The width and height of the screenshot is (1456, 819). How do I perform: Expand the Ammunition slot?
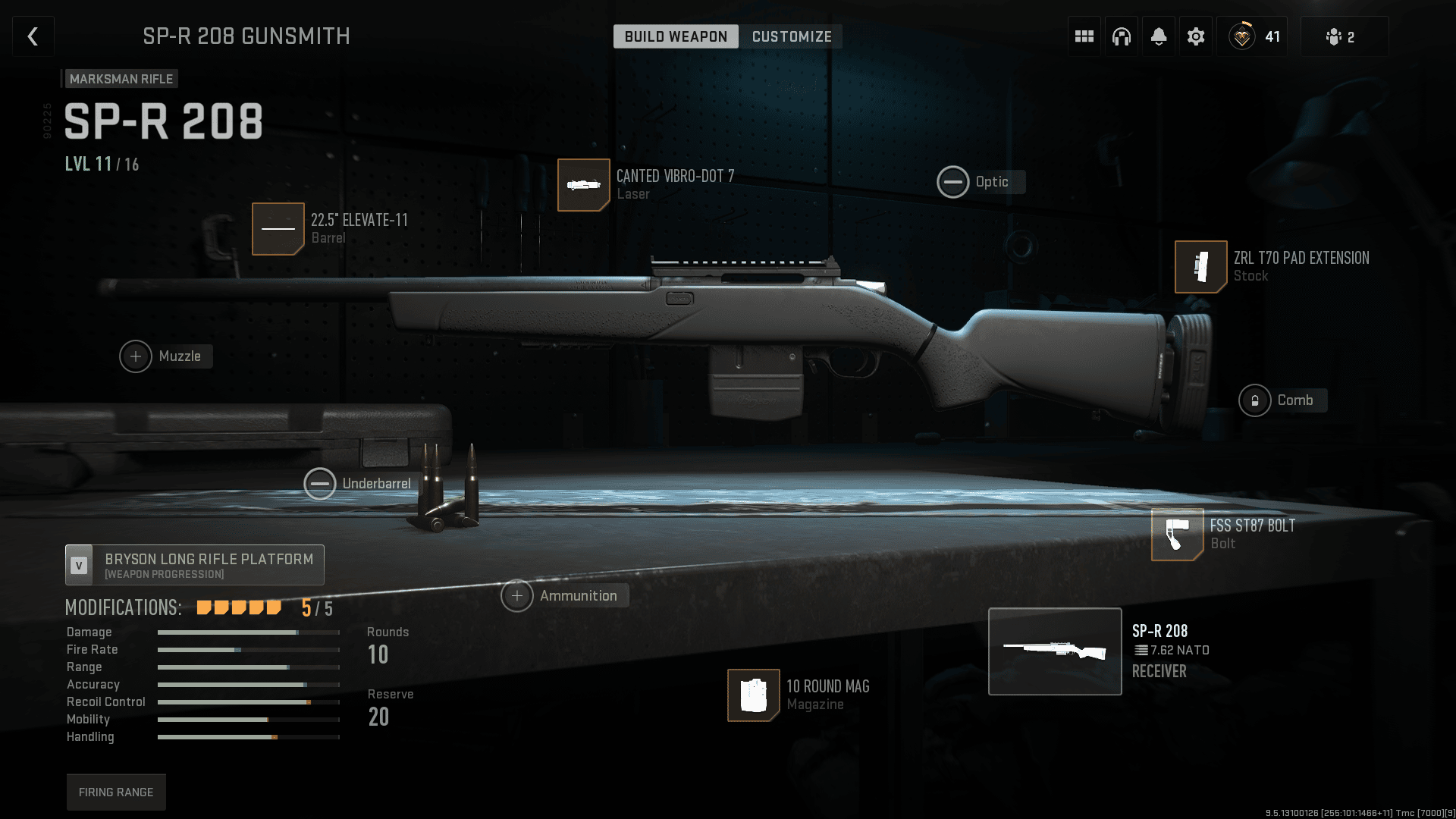tap(517, 596)
